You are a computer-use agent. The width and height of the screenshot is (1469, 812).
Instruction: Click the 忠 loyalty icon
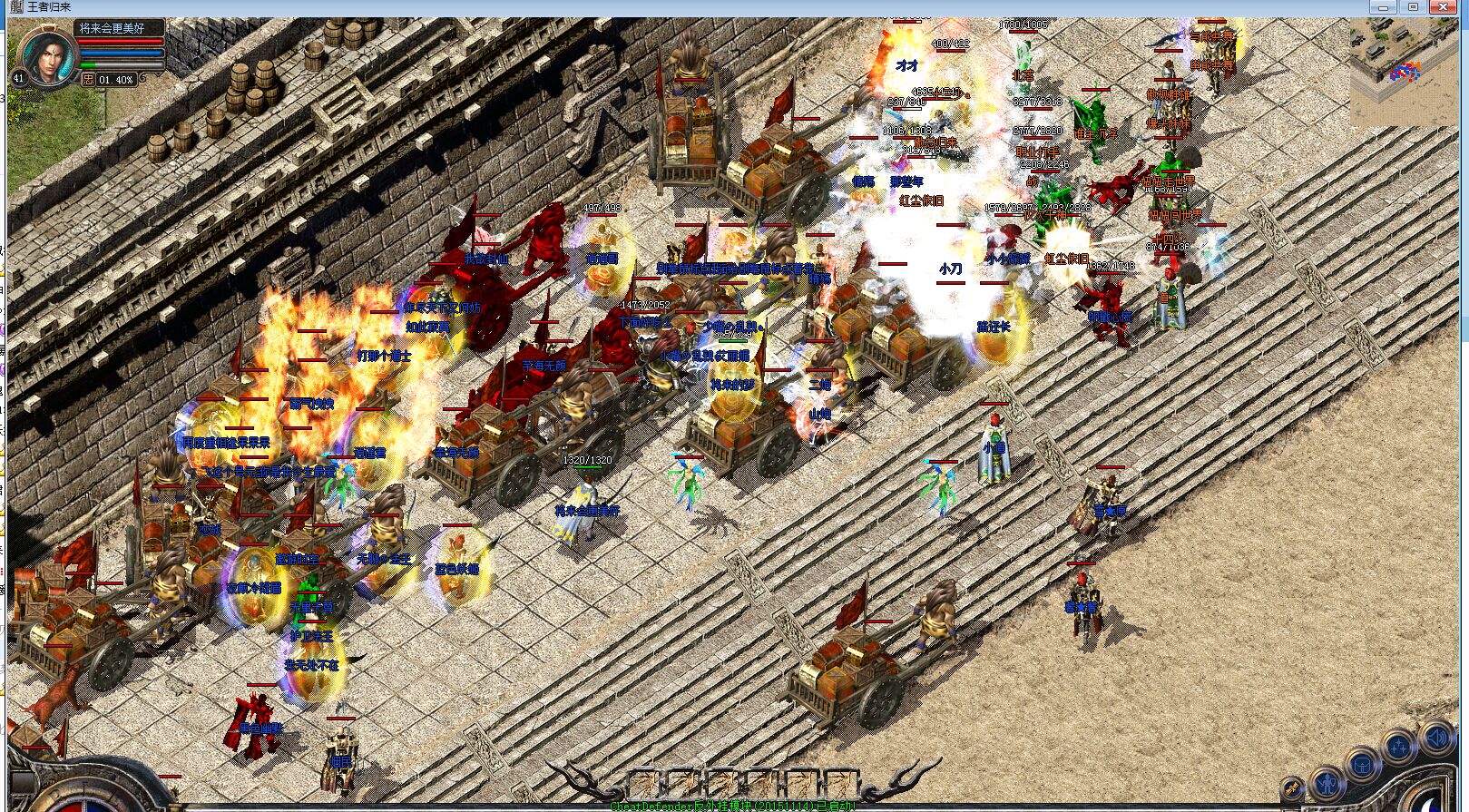(x=88, y=80)
